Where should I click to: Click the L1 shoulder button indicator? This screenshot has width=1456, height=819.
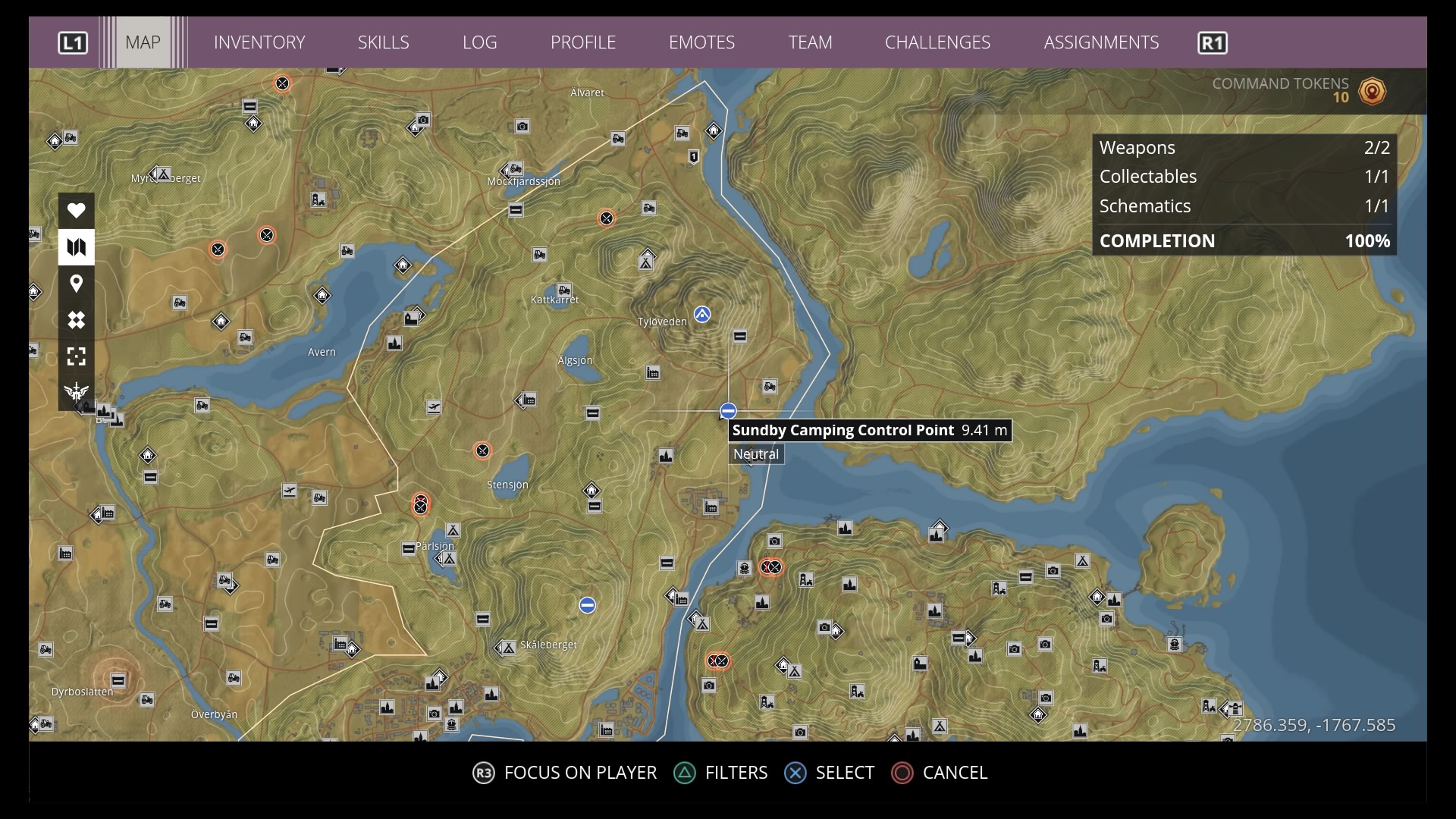click(73, 42)
